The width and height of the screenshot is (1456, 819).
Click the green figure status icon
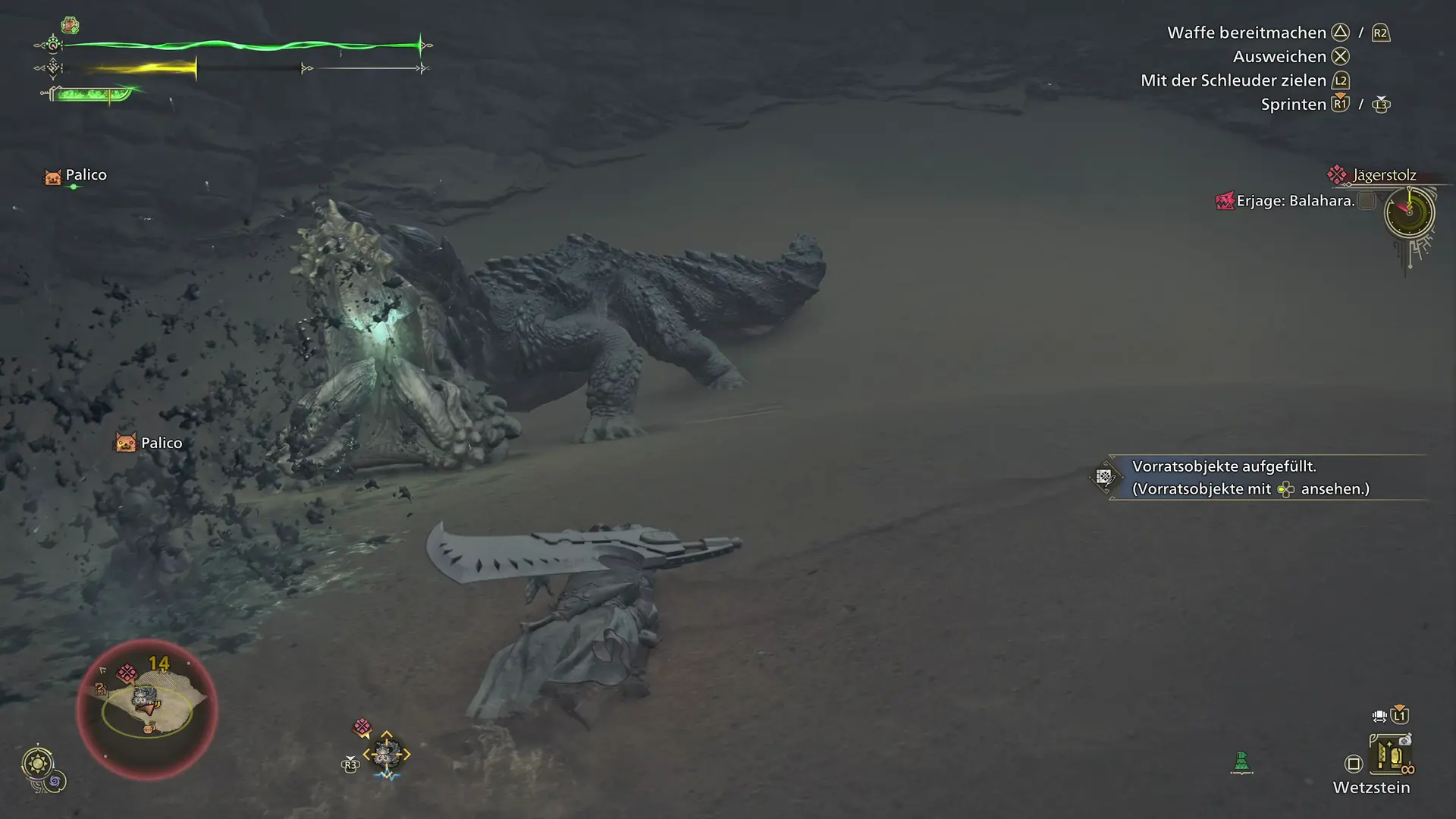[x=1241, y=761]
